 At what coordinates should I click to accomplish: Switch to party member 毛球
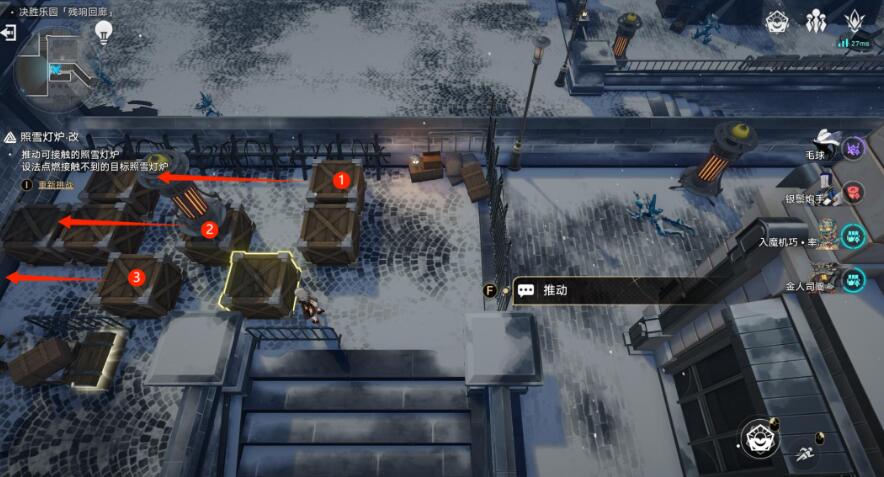click(854, 149)
